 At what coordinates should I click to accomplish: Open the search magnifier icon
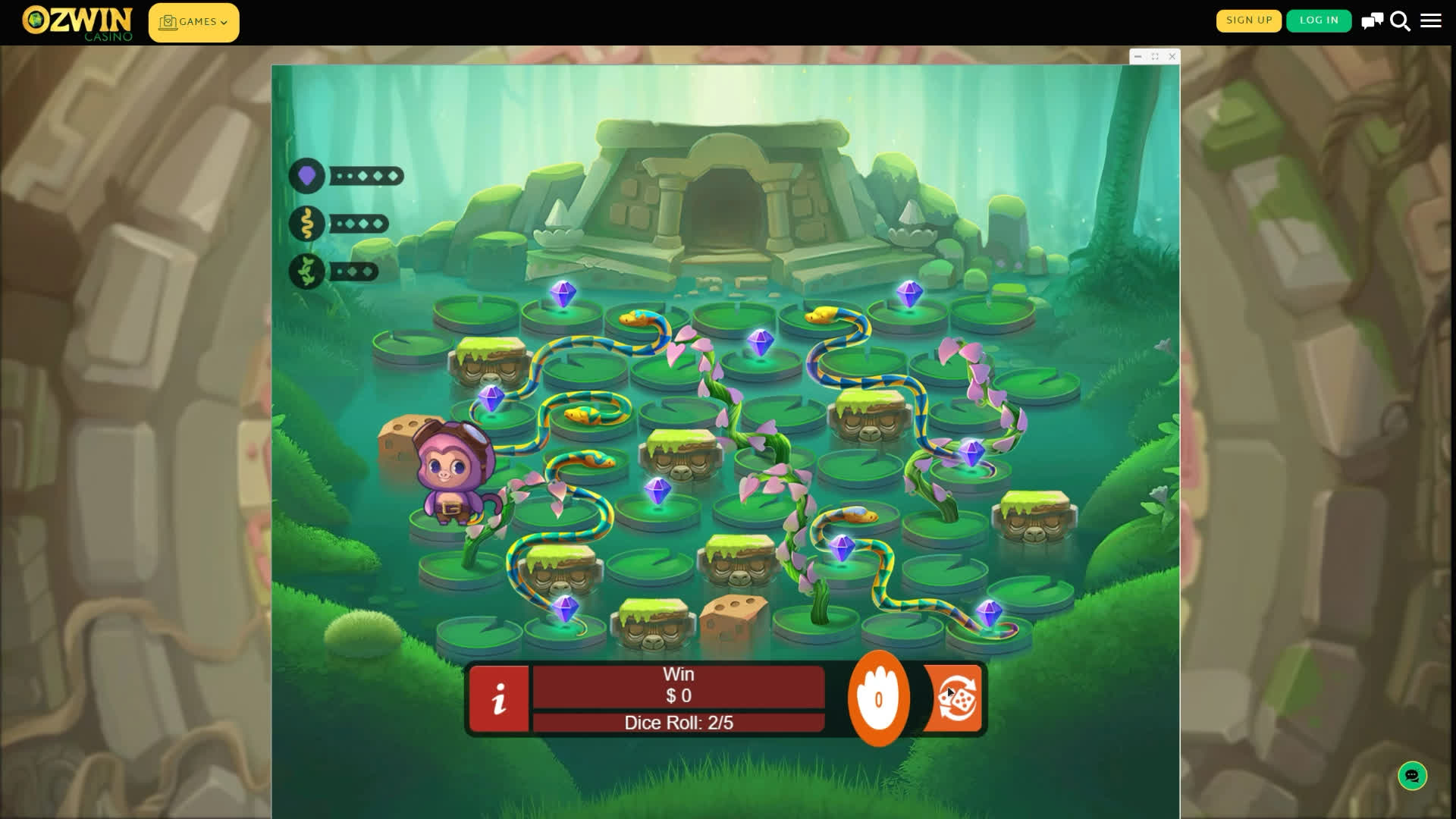1400,21
